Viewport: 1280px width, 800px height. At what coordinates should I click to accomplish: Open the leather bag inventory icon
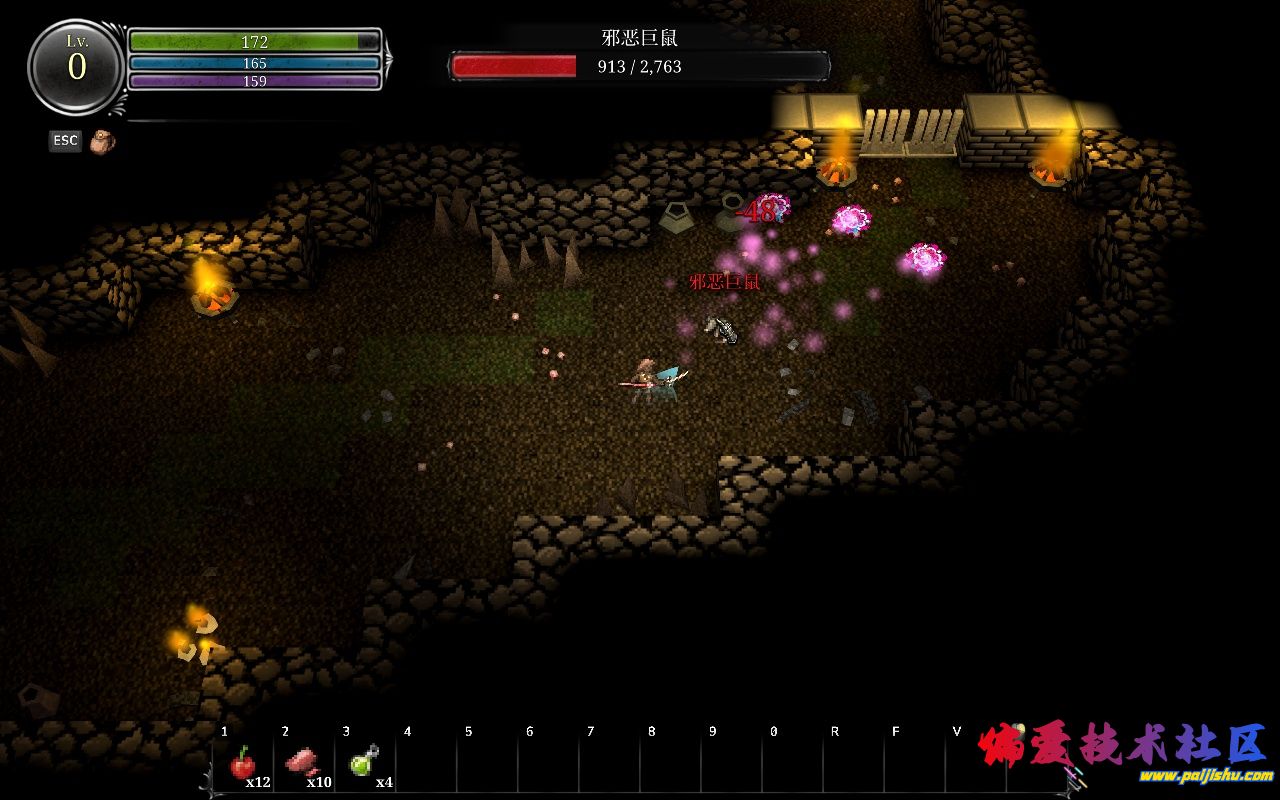pyautogui.click(x=102, y=141)
